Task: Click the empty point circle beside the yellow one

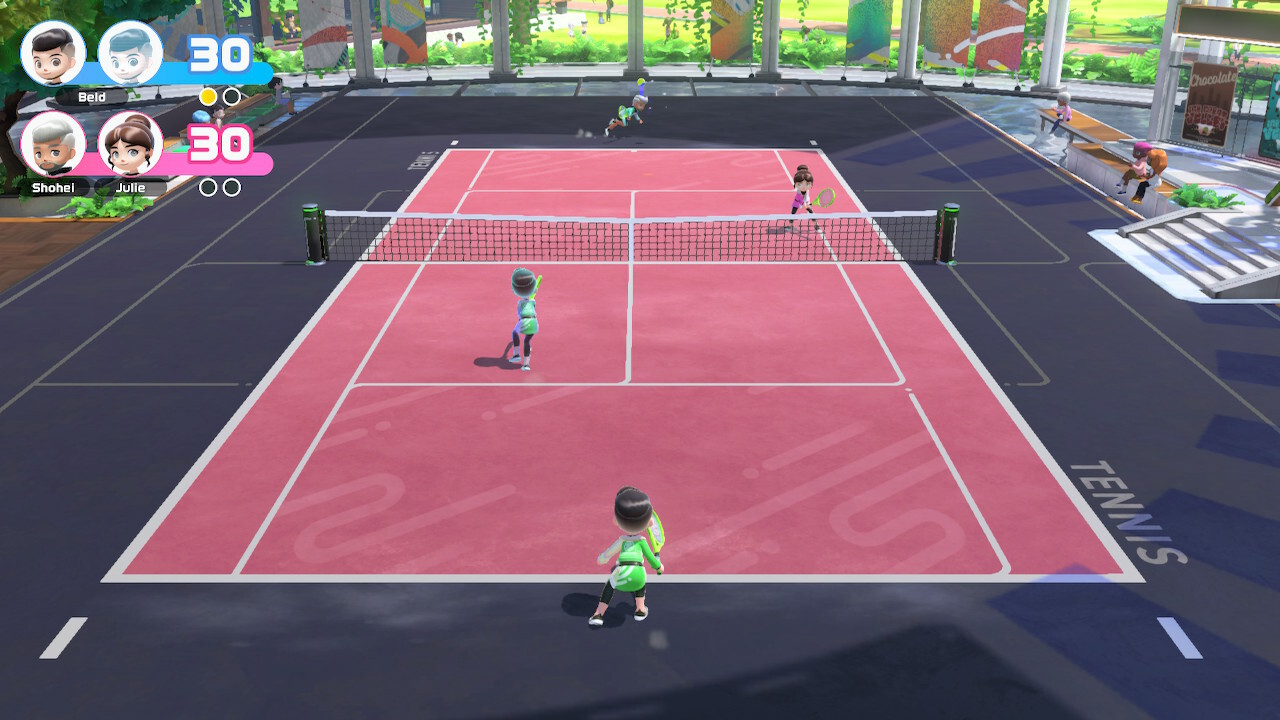Action: coord(231,98)
